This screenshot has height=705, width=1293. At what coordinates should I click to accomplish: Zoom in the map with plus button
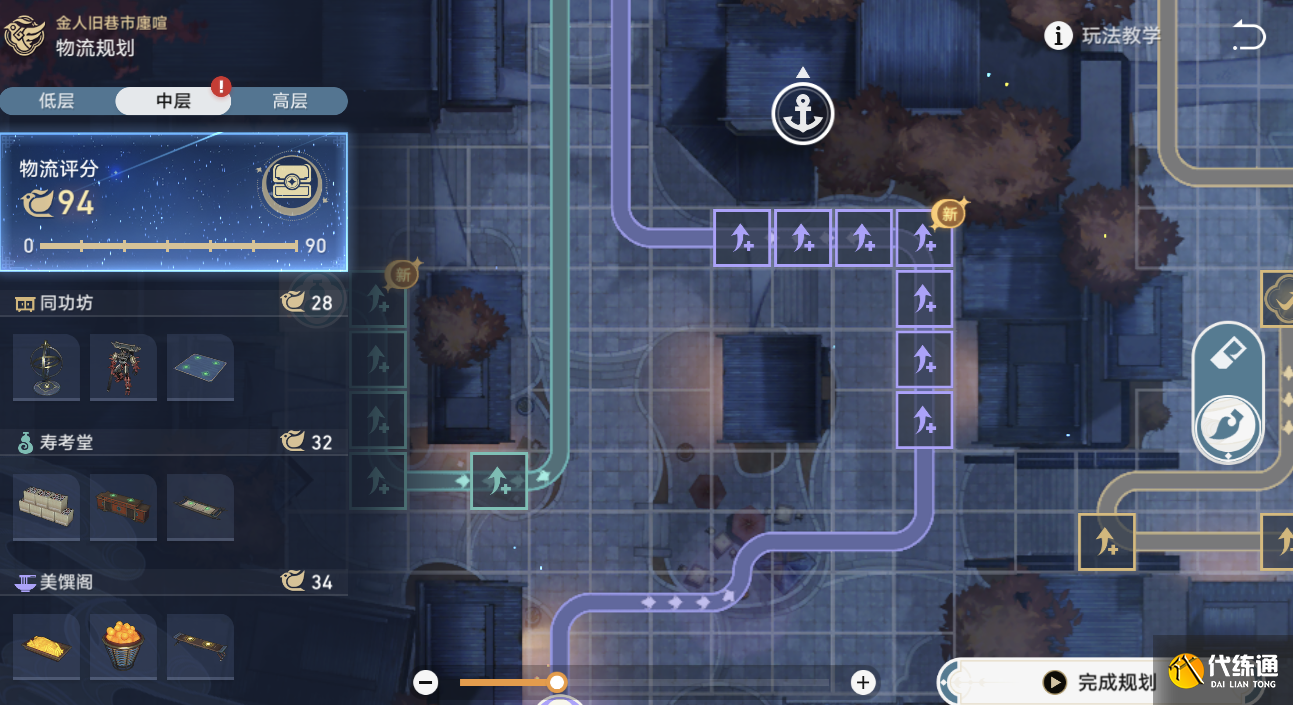[863, 682]
